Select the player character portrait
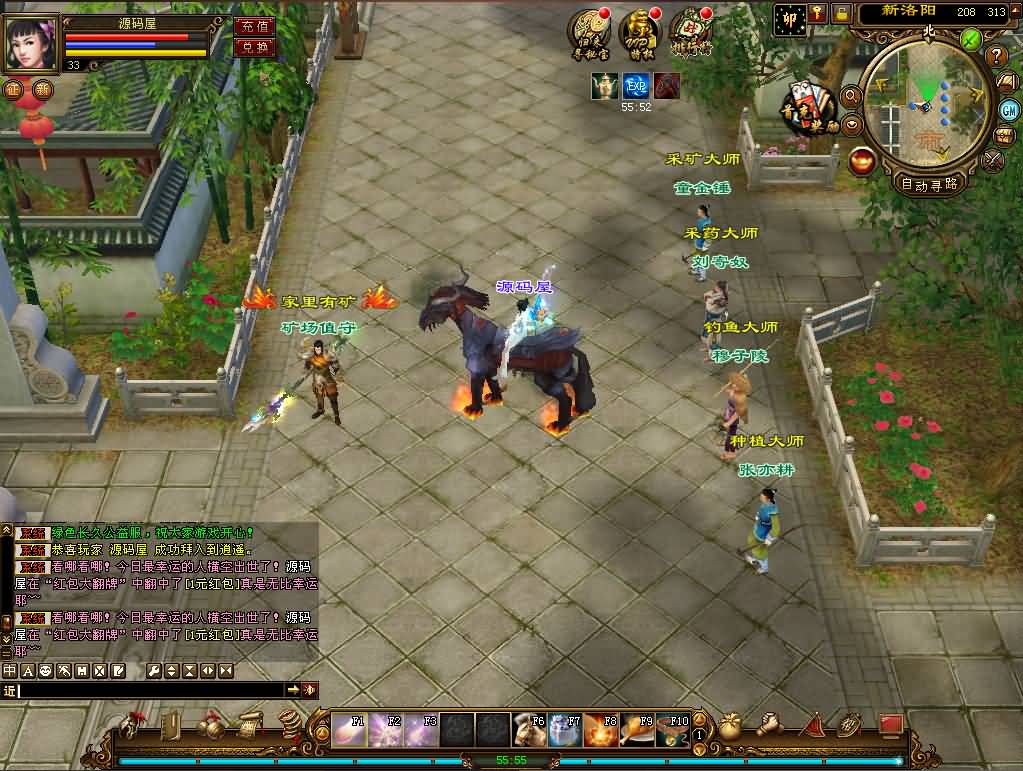1023x771 pixels. (32, 43)
